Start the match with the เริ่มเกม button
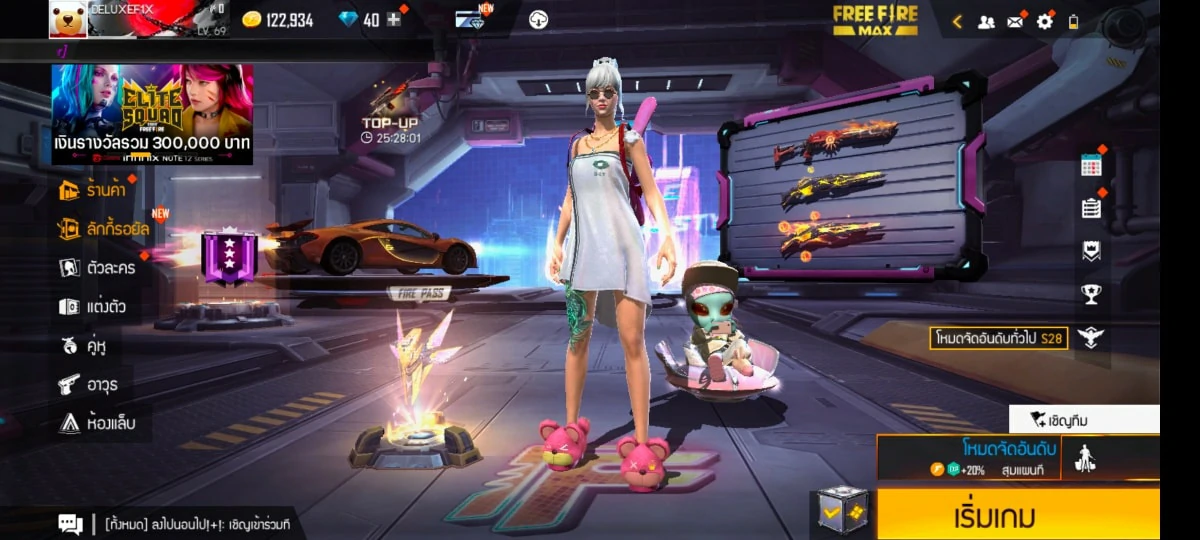Image resolution: width=1200 pixels, height=540 pixels. 1018,516
